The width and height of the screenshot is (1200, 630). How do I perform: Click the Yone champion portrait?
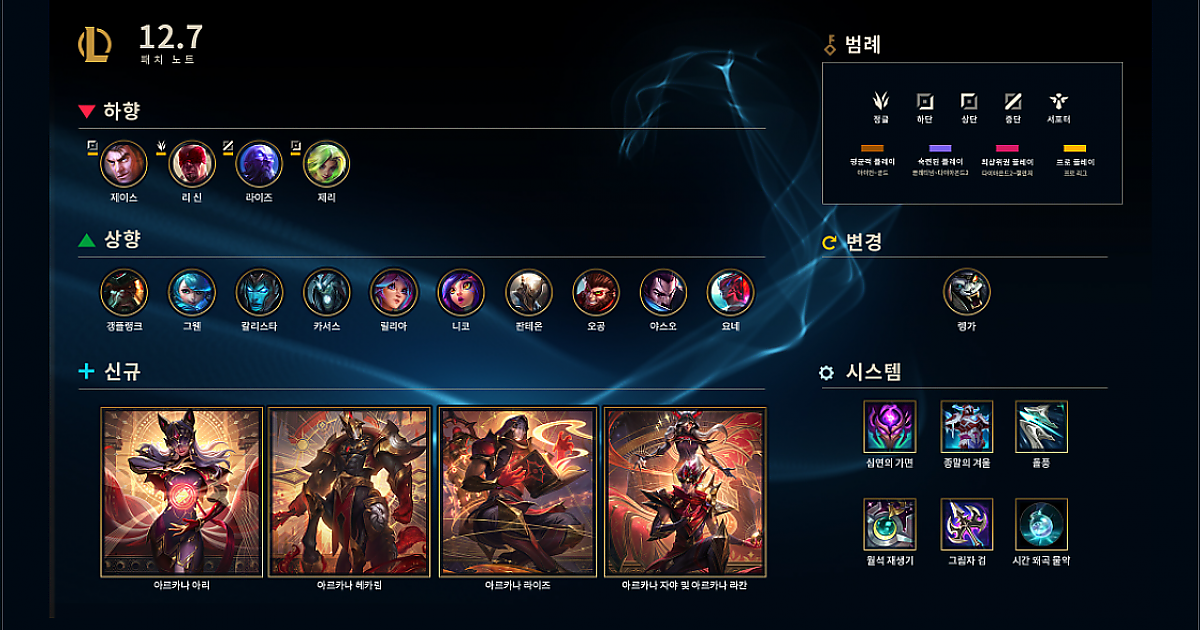click(730, 292)
